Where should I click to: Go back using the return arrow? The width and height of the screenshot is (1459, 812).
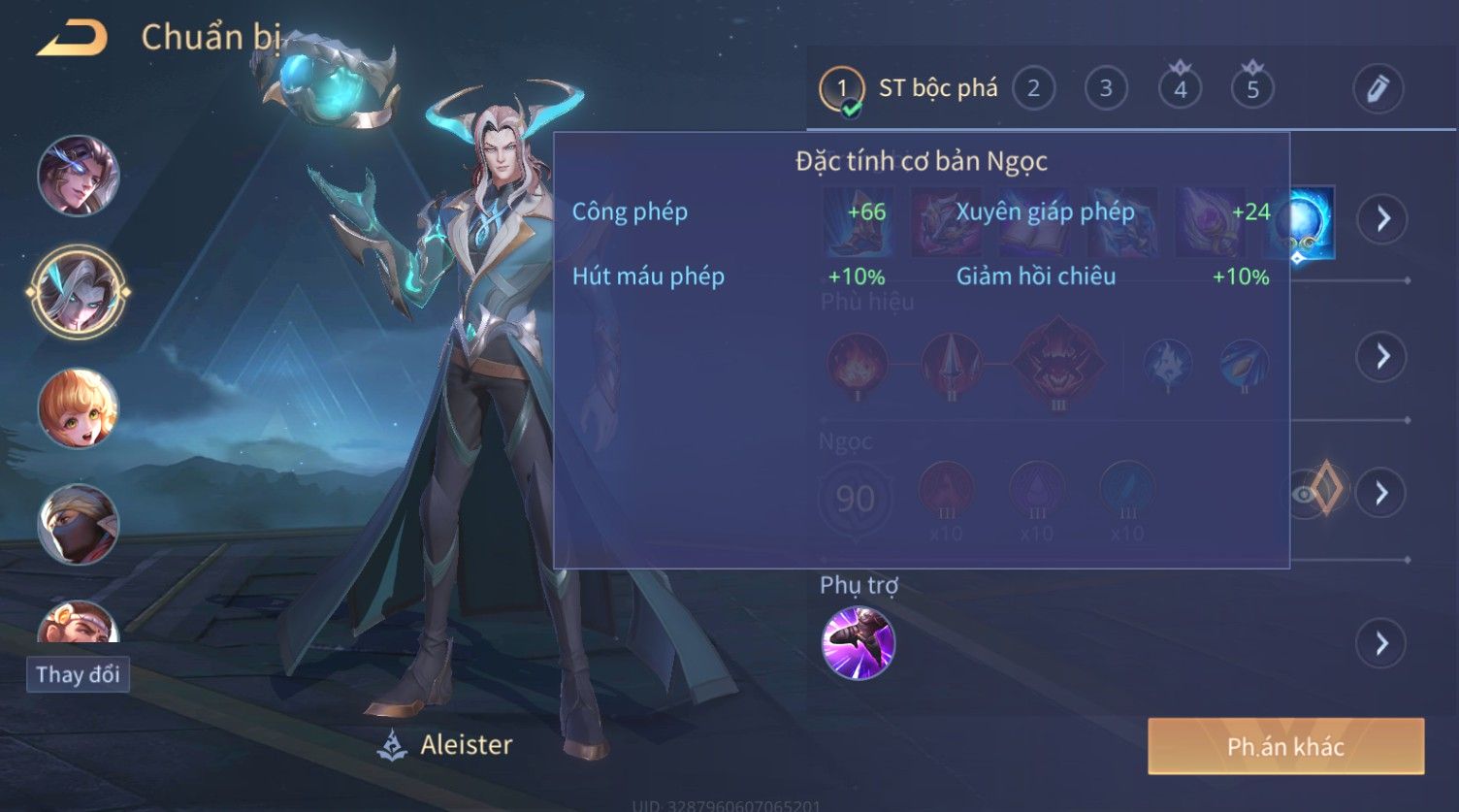tap(72, 39)
